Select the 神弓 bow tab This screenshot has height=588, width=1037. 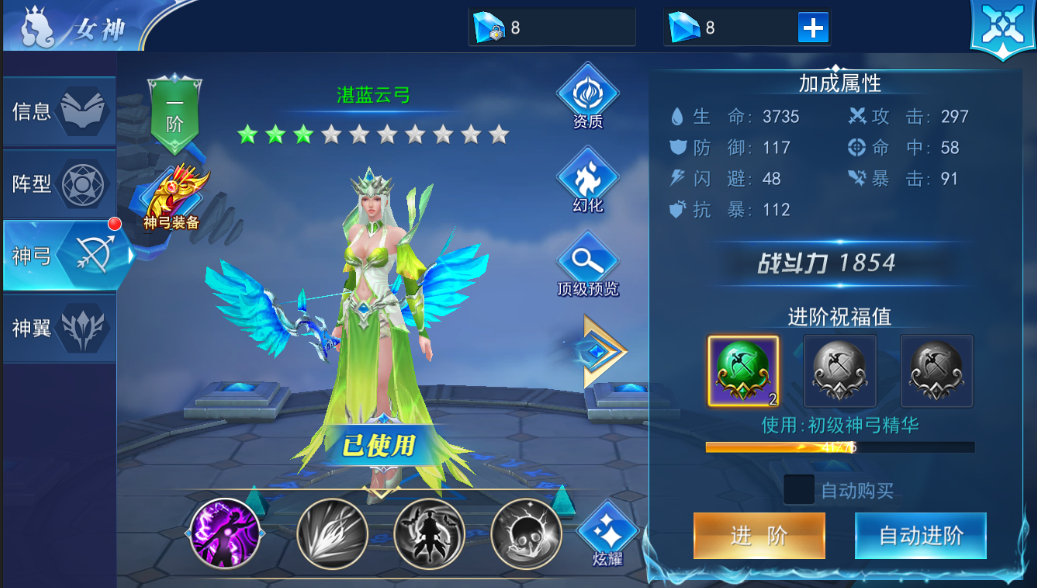coord(62,256)
